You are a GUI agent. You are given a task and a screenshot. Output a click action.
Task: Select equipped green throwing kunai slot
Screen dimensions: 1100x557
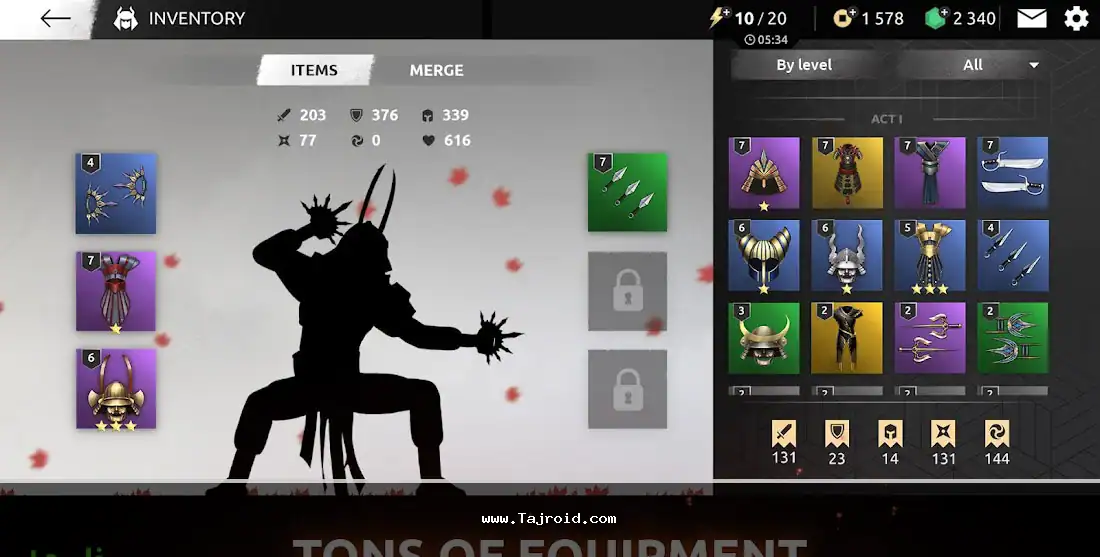coord(627,192)
